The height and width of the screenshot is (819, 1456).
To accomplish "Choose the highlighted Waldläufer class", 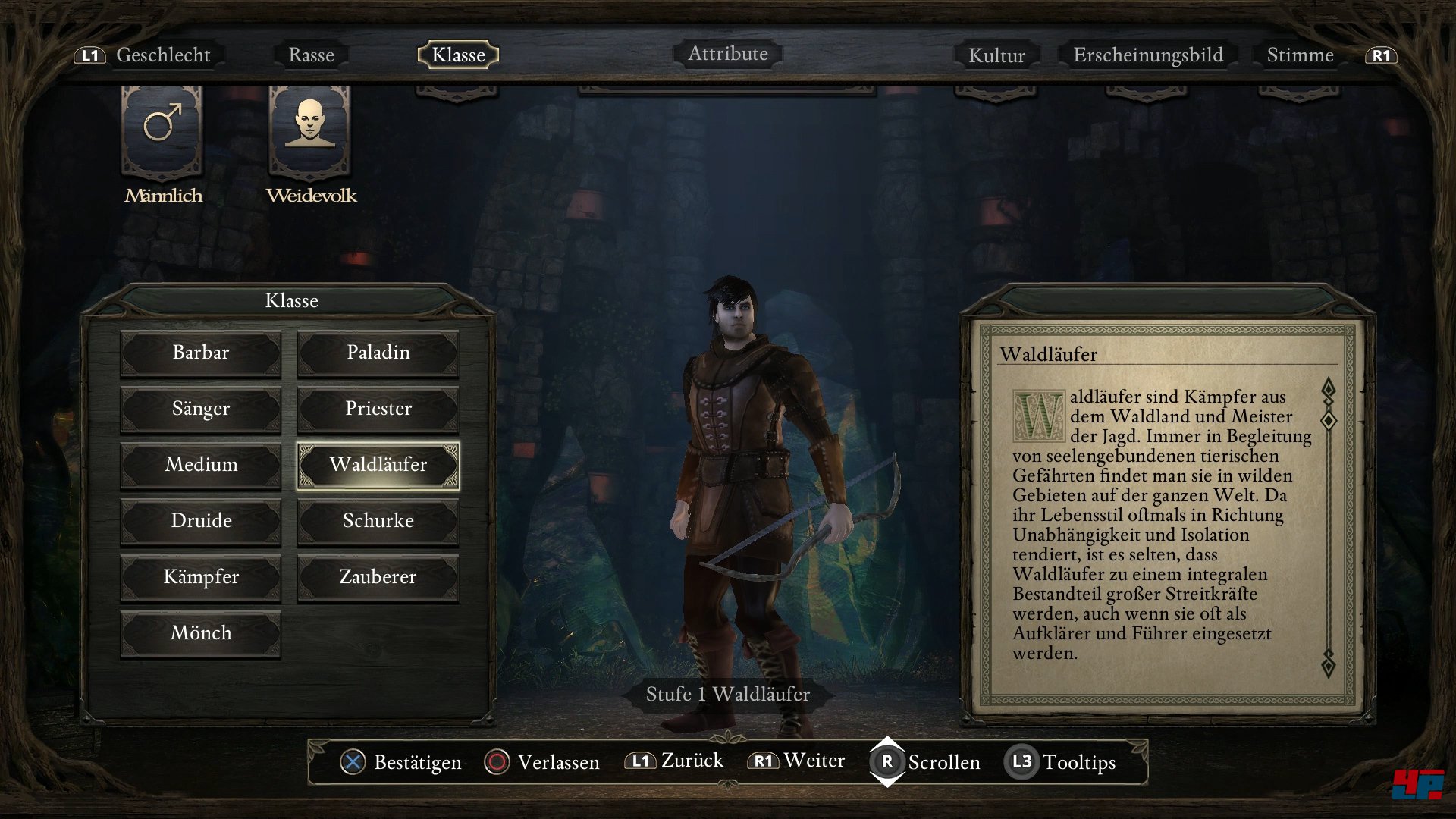I will click(x=378, y=465).
